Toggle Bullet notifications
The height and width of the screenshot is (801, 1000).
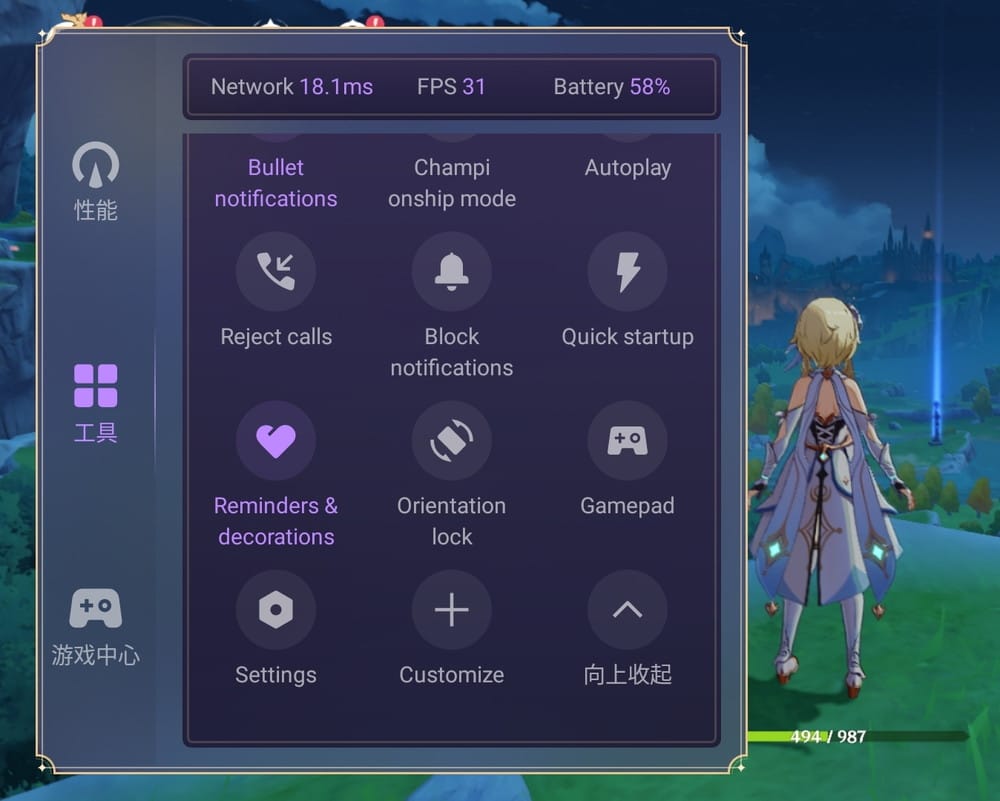tap(276, 182)
